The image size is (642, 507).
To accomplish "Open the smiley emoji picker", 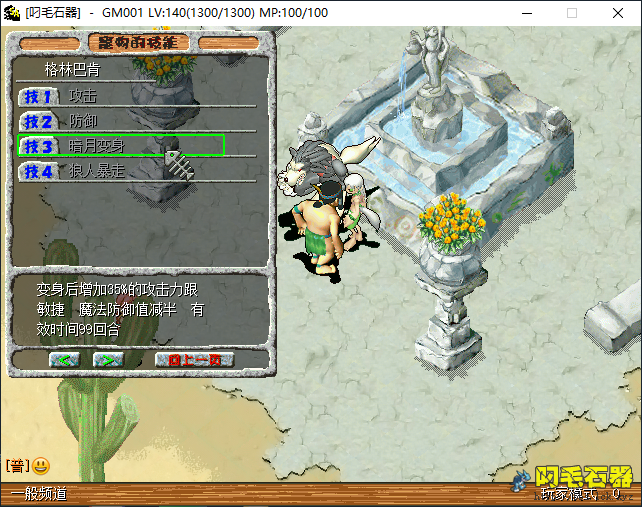I will [x=41, y=466].
